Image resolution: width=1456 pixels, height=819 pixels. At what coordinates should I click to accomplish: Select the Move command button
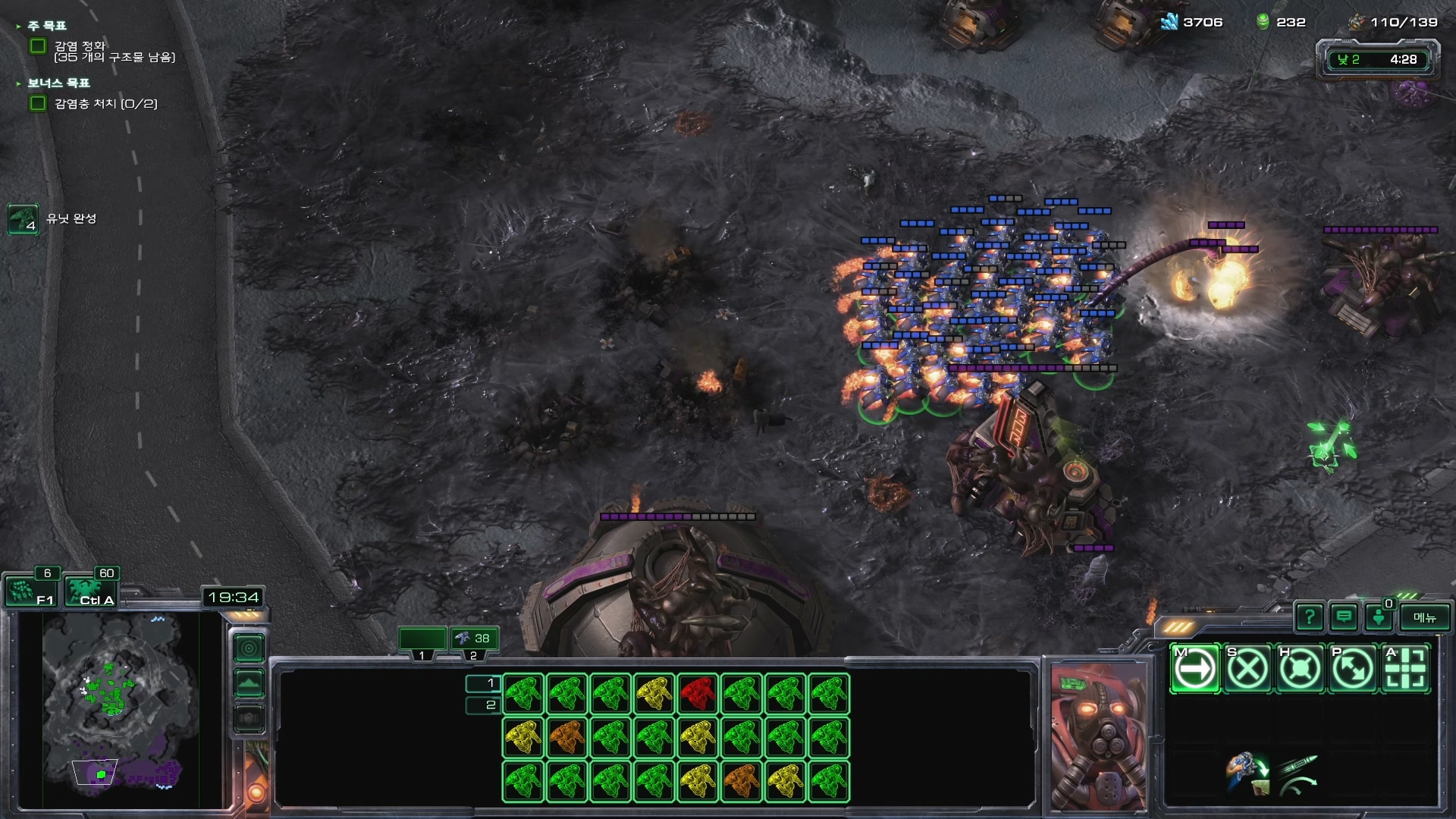tap(1195, 669)
